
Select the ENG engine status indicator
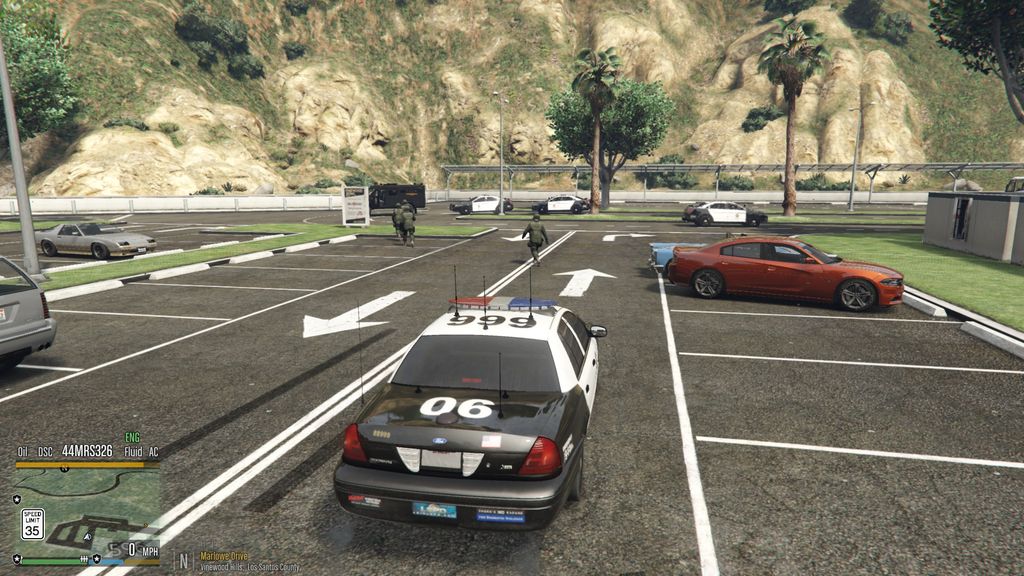click(x=132, y=438)
